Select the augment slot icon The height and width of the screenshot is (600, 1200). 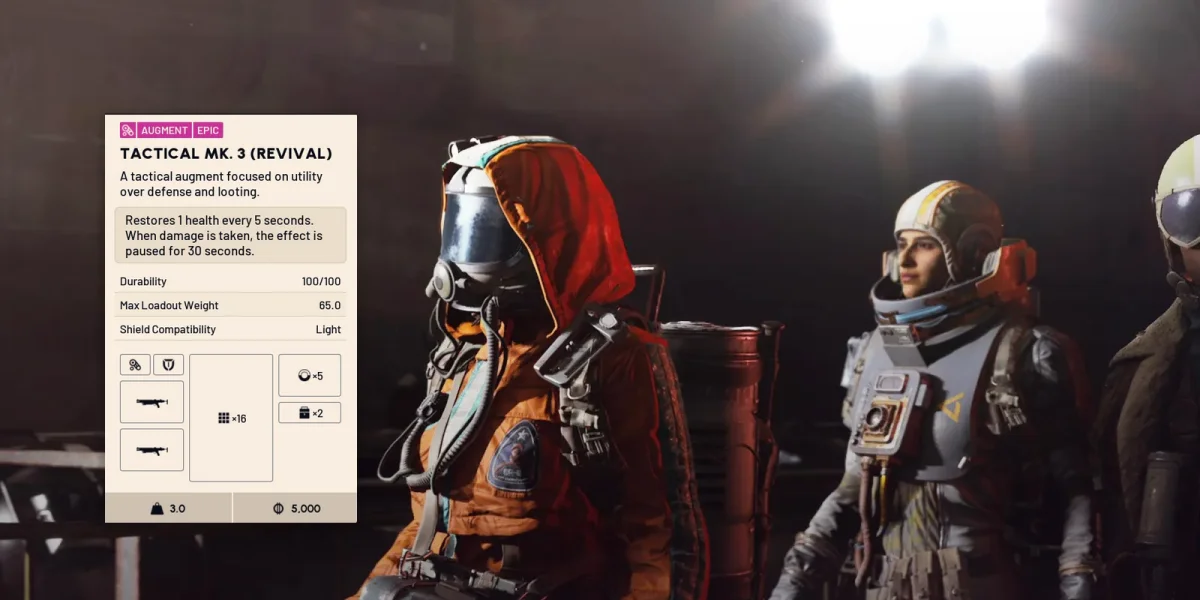(x=135, y=365)
